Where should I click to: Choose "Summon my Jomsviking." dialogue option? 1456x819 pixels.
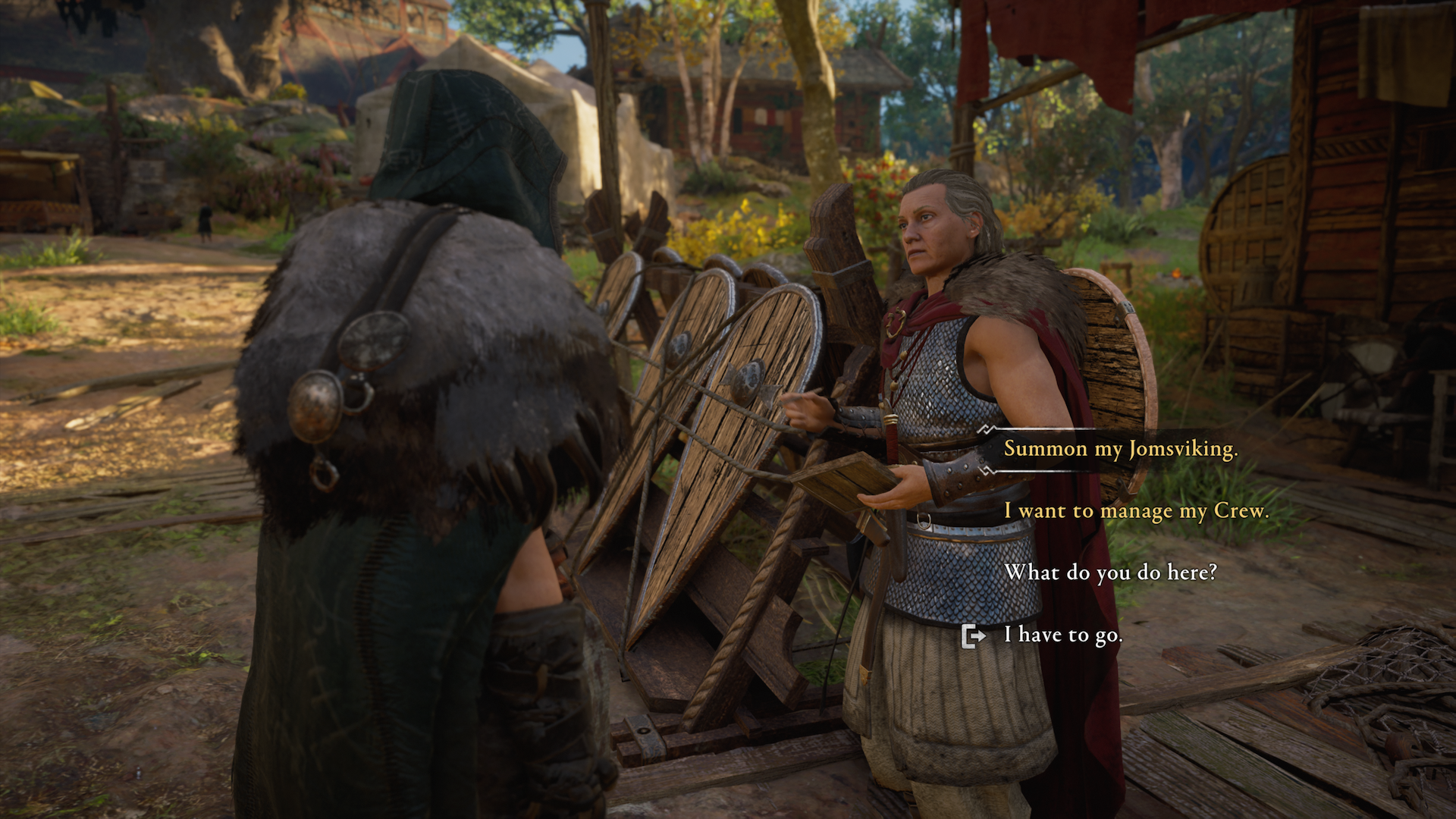(x=1120, y=449)
